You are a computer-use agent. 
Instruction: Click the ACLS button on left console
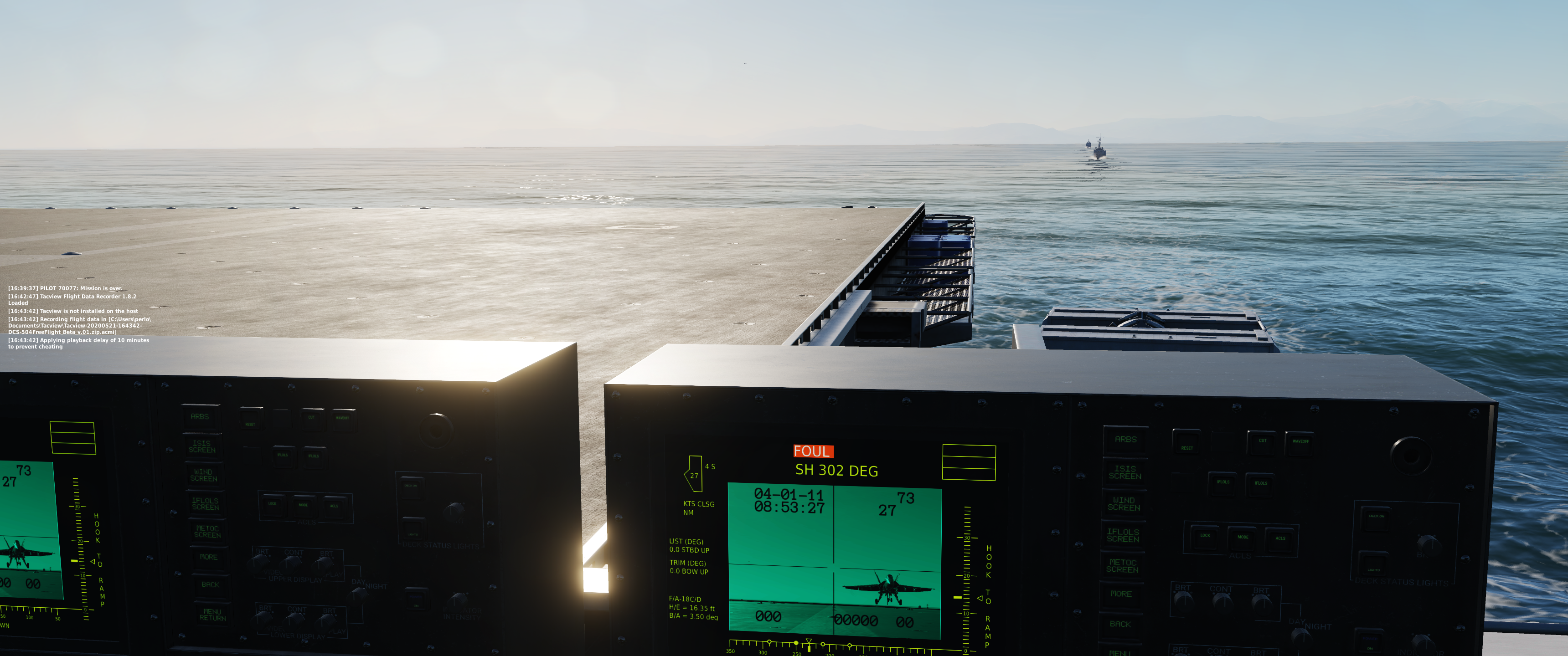[x=334, y=506]
